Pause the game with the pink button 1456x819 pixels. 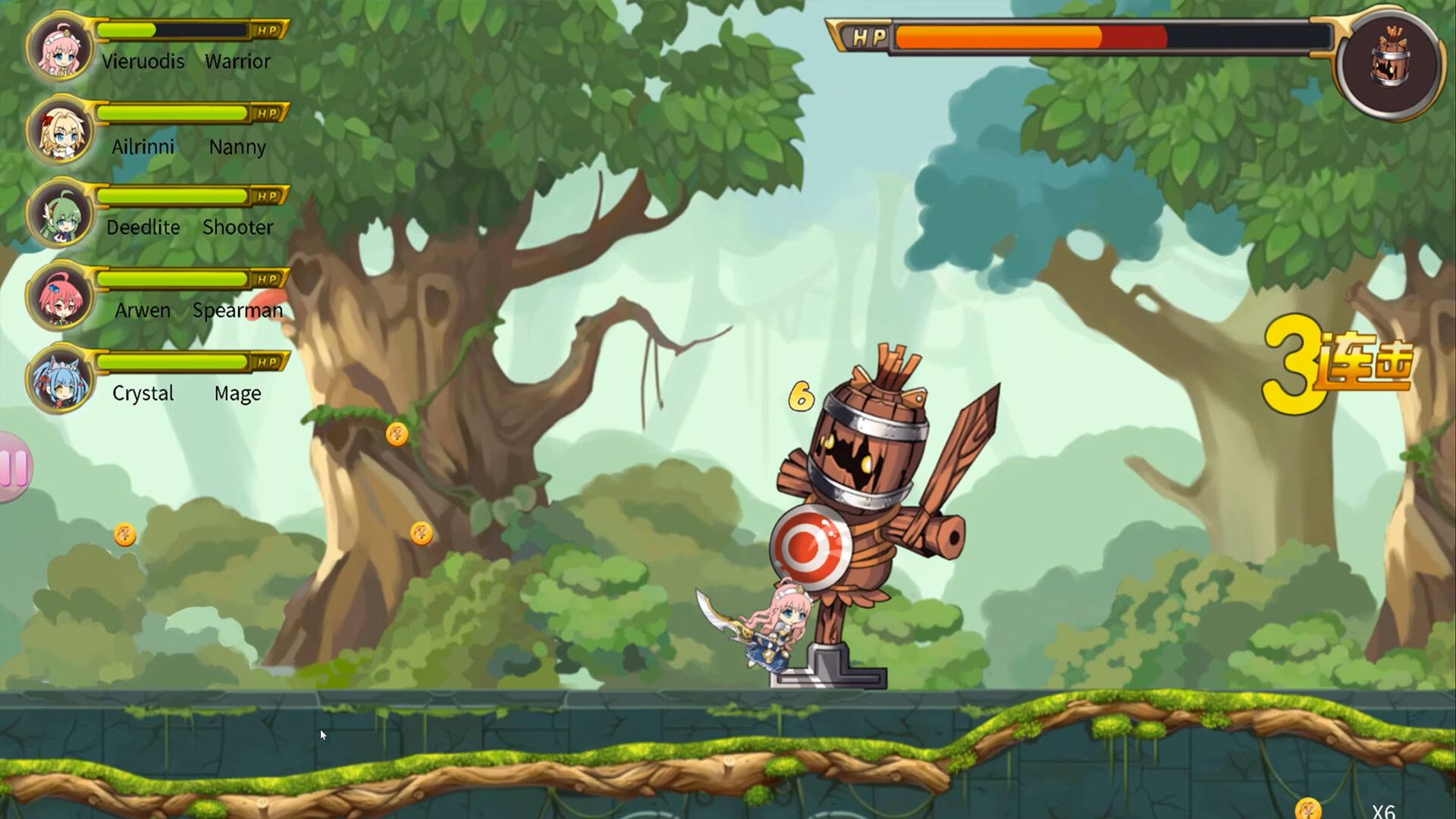coord(14,467)
